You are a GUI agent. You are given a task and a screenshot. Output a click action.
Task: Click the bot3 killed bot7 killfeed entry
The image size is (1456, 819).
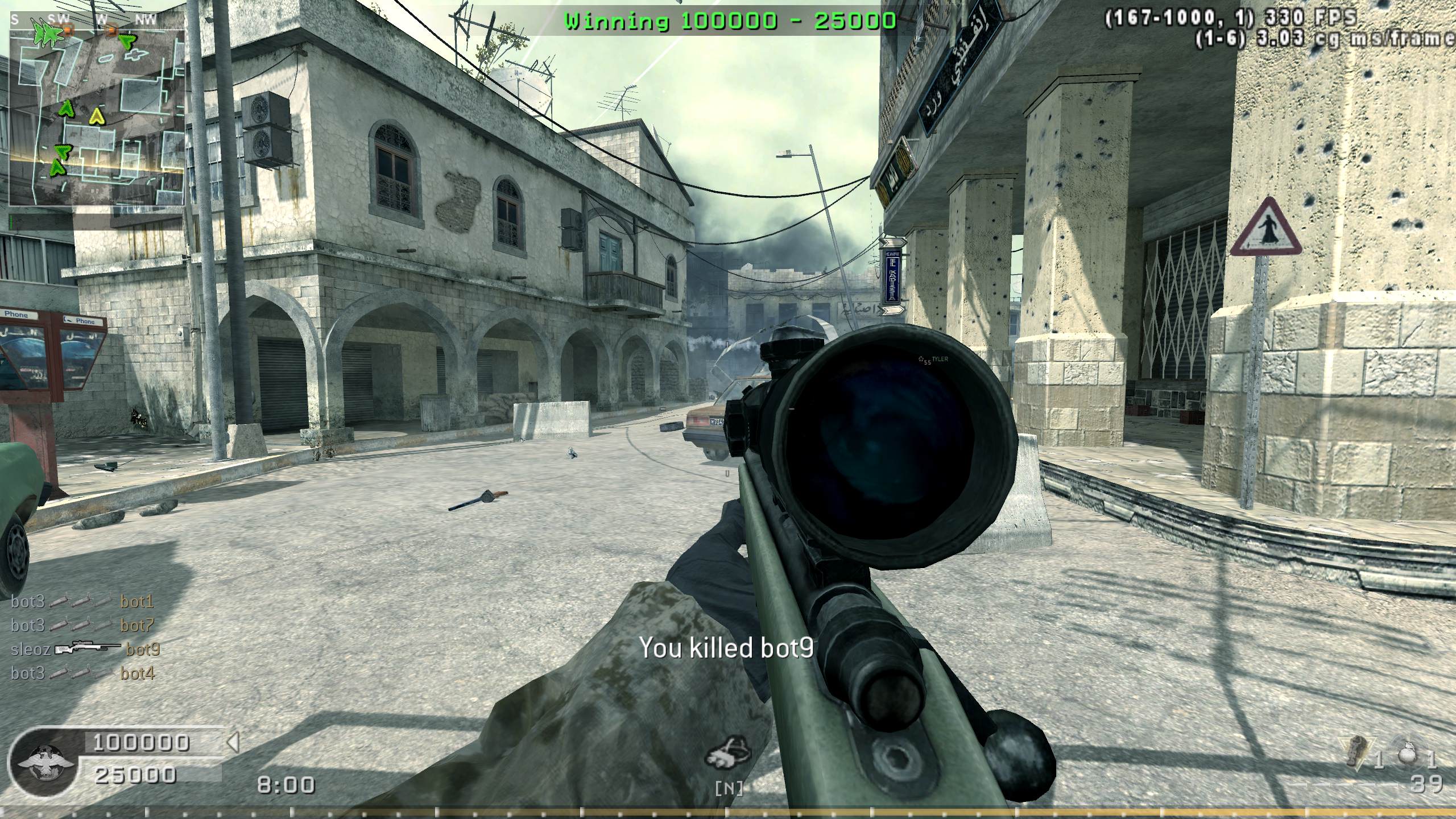[82, 625]
